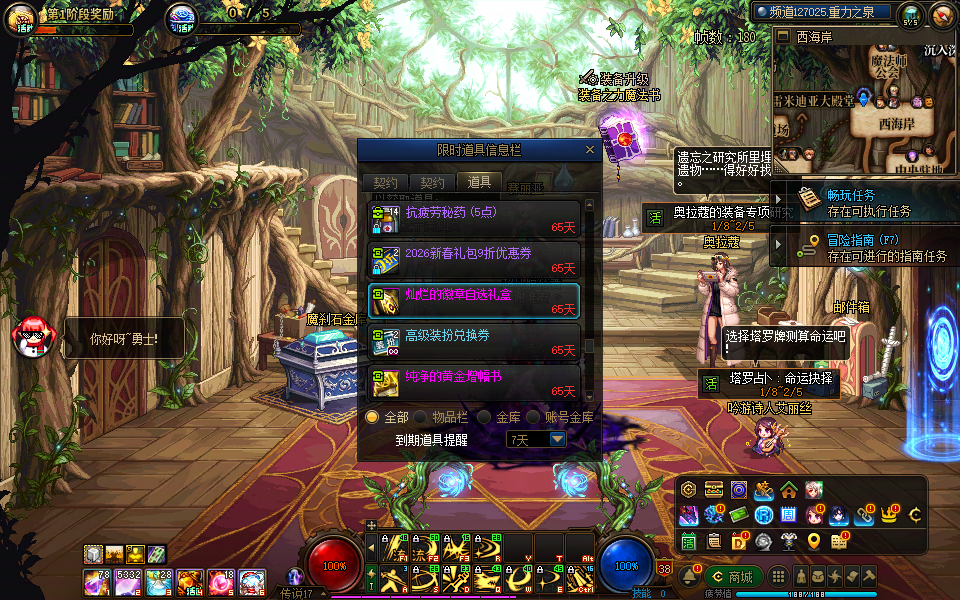
Task: Click the notification bell icon
Action: [x=689, y=577]
